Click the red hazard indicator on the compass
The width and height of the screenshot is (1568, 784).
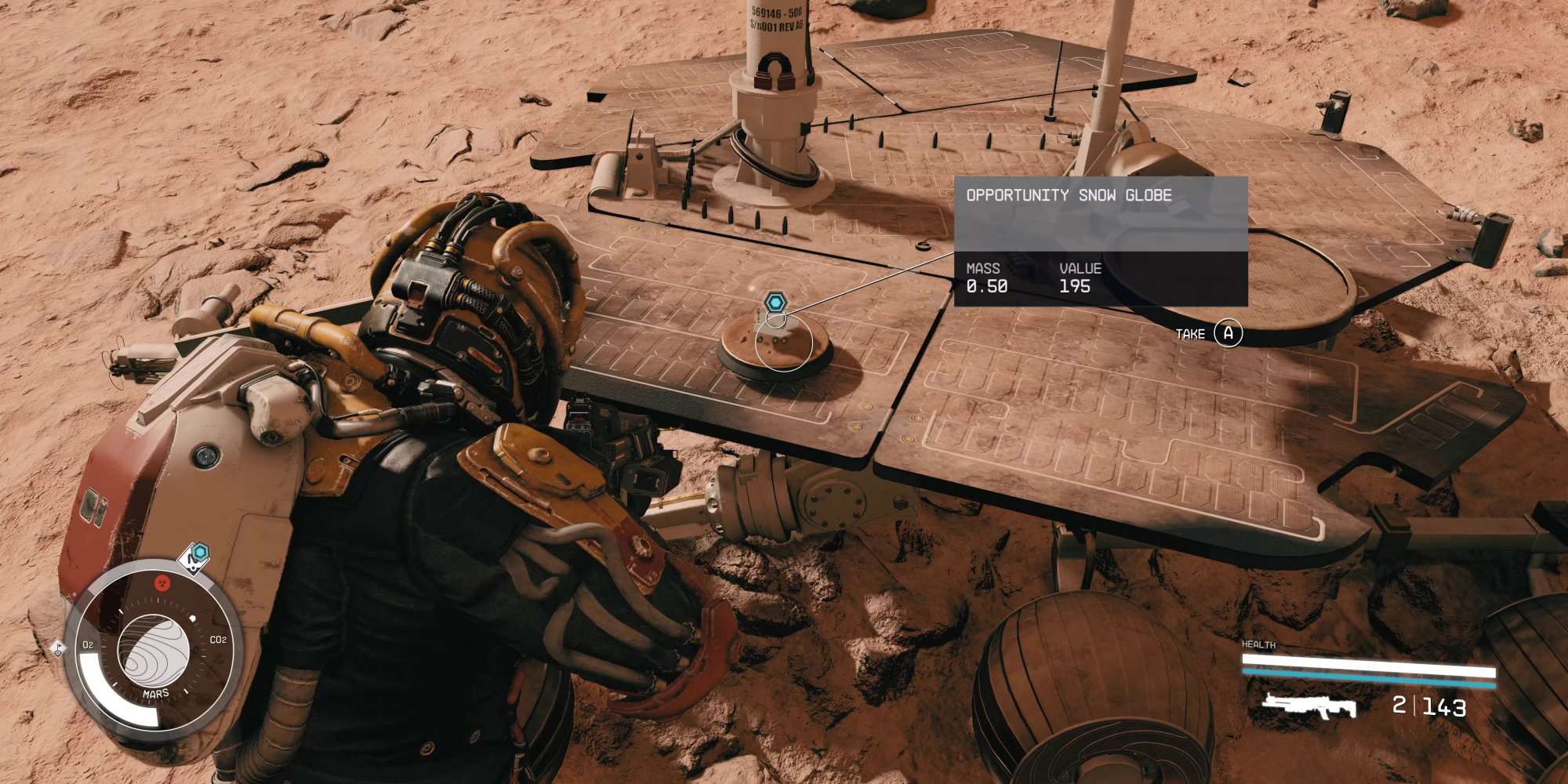[x=162, y=583]
